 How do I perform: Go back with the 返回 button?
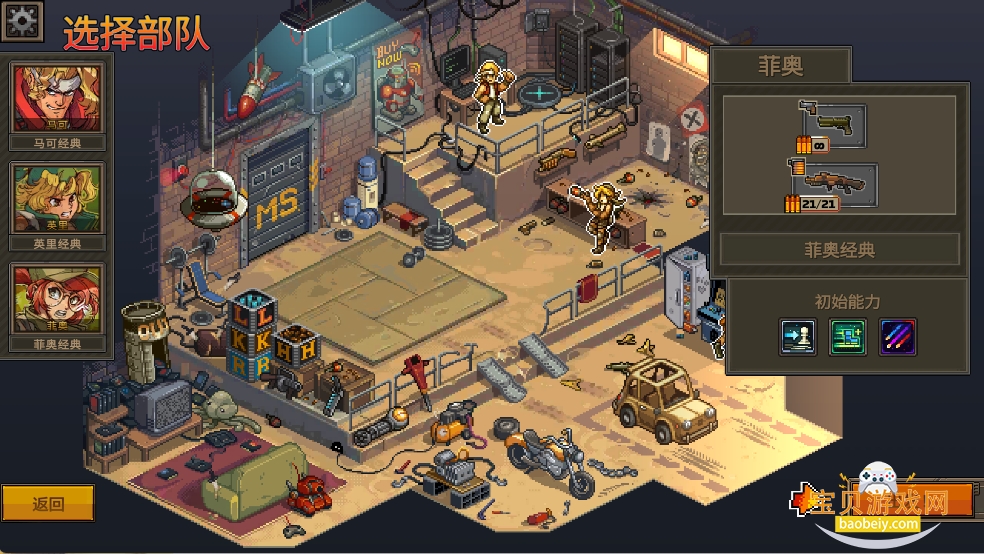48,503
